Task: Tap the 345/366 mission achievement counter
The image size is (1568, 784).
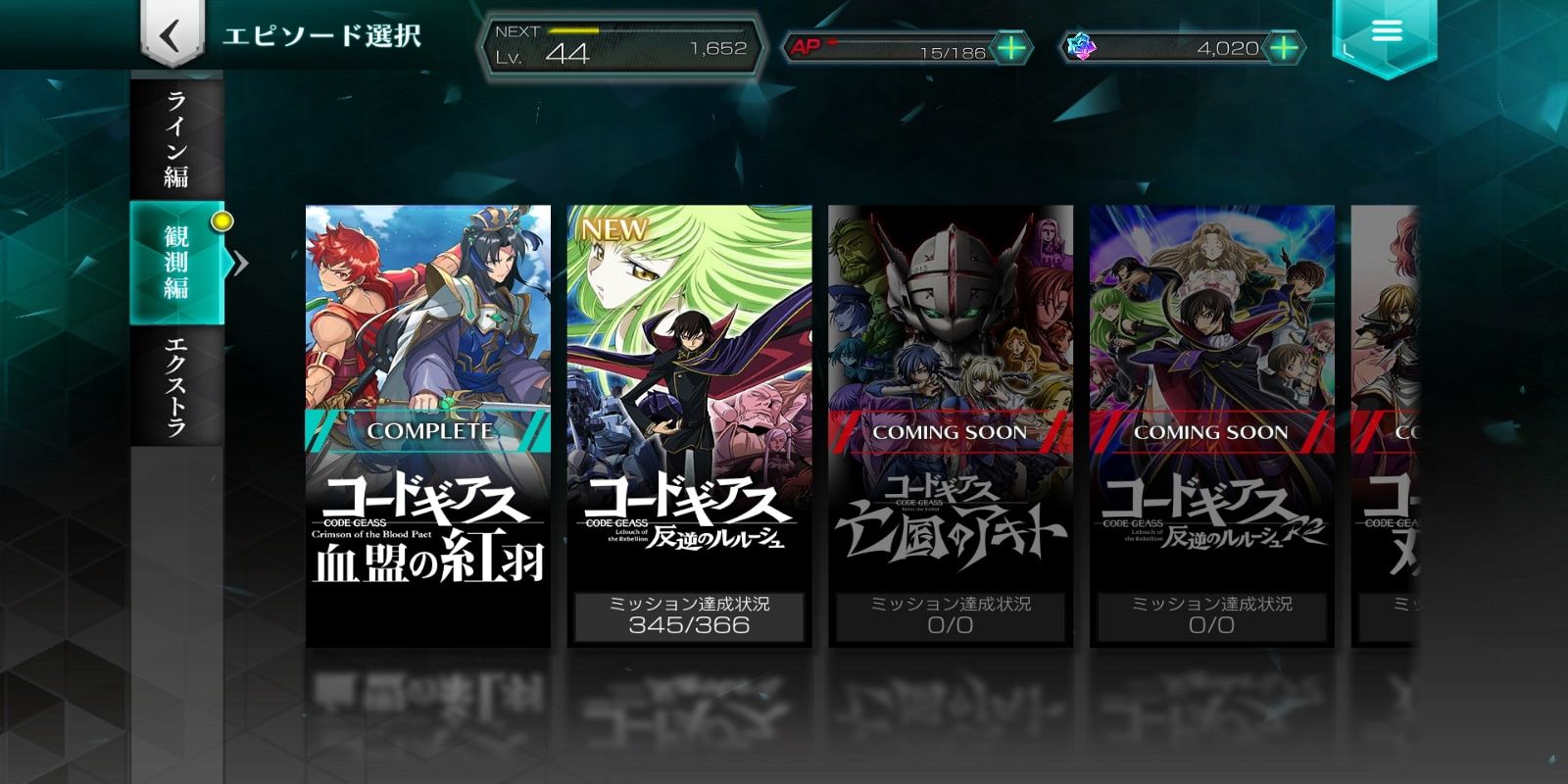Action: [691, 627]
